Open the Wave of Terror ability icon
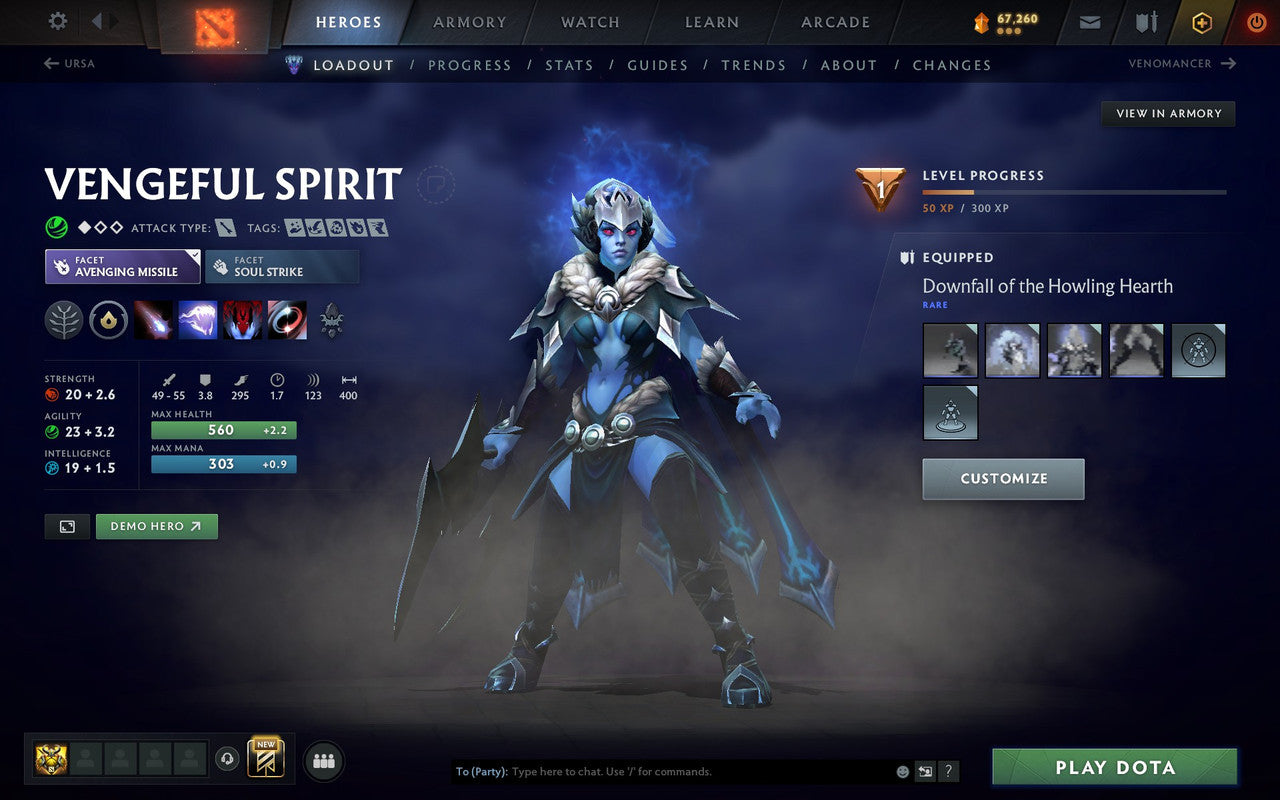Viewport: 1280px width, 800px height. (198, 320)
